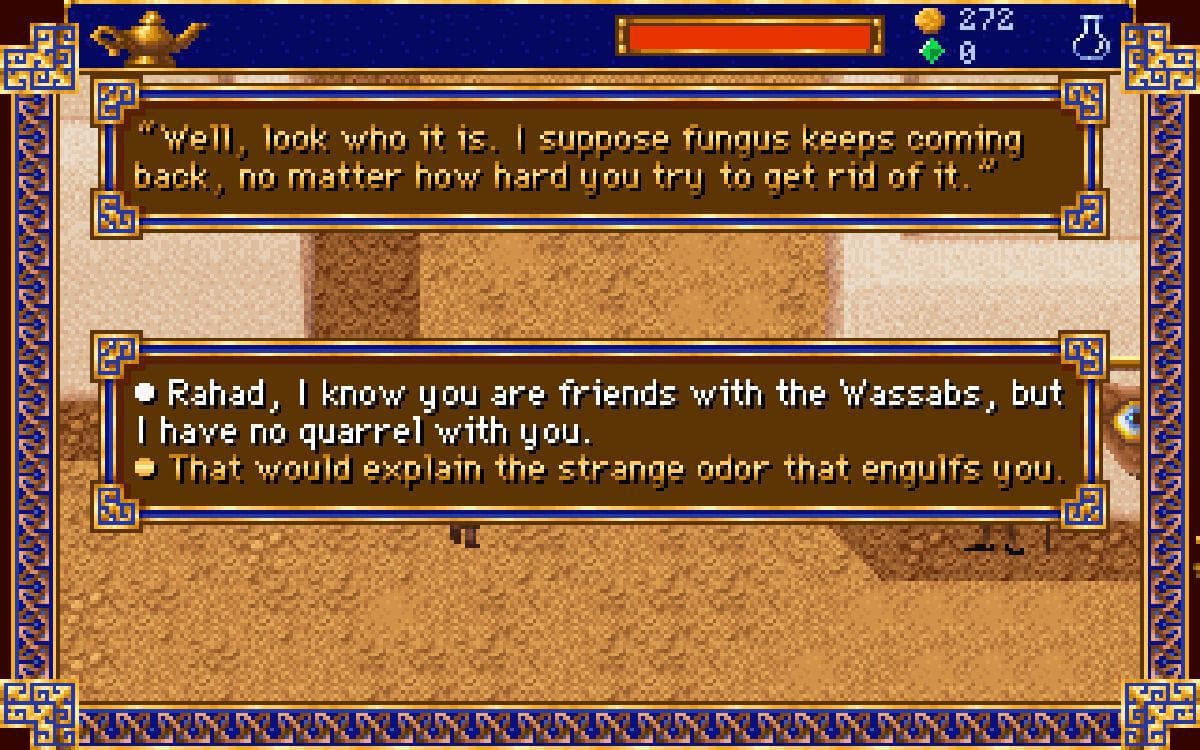Choose the reply "Rahad, I know you are friends"

(x=598, y=410)
